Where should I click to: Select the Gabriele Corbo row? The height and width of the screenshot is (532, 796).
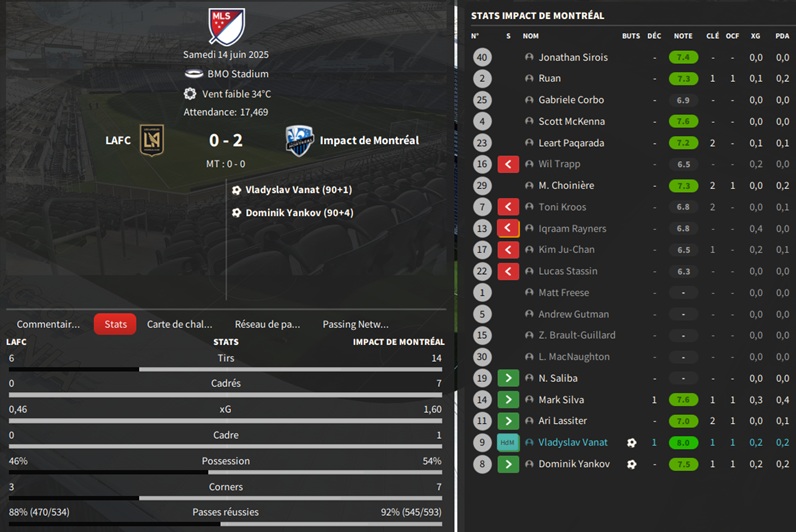pyautogui.click(x=570, y=100)
